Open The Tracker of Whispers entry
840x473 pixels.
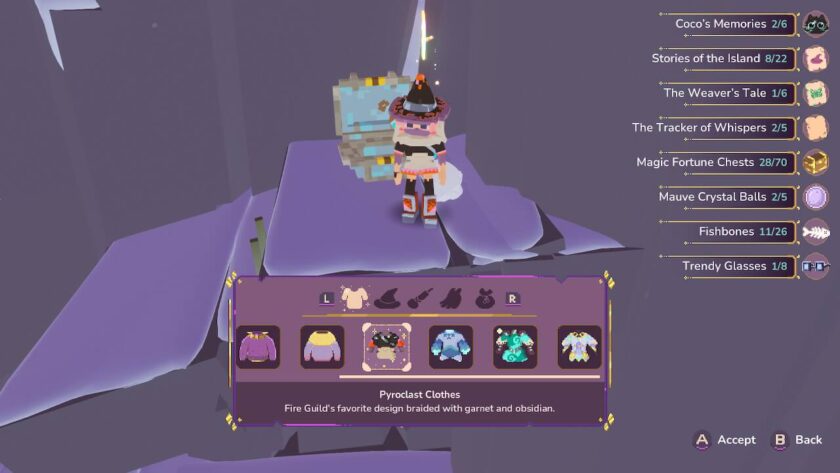point(713,128)
